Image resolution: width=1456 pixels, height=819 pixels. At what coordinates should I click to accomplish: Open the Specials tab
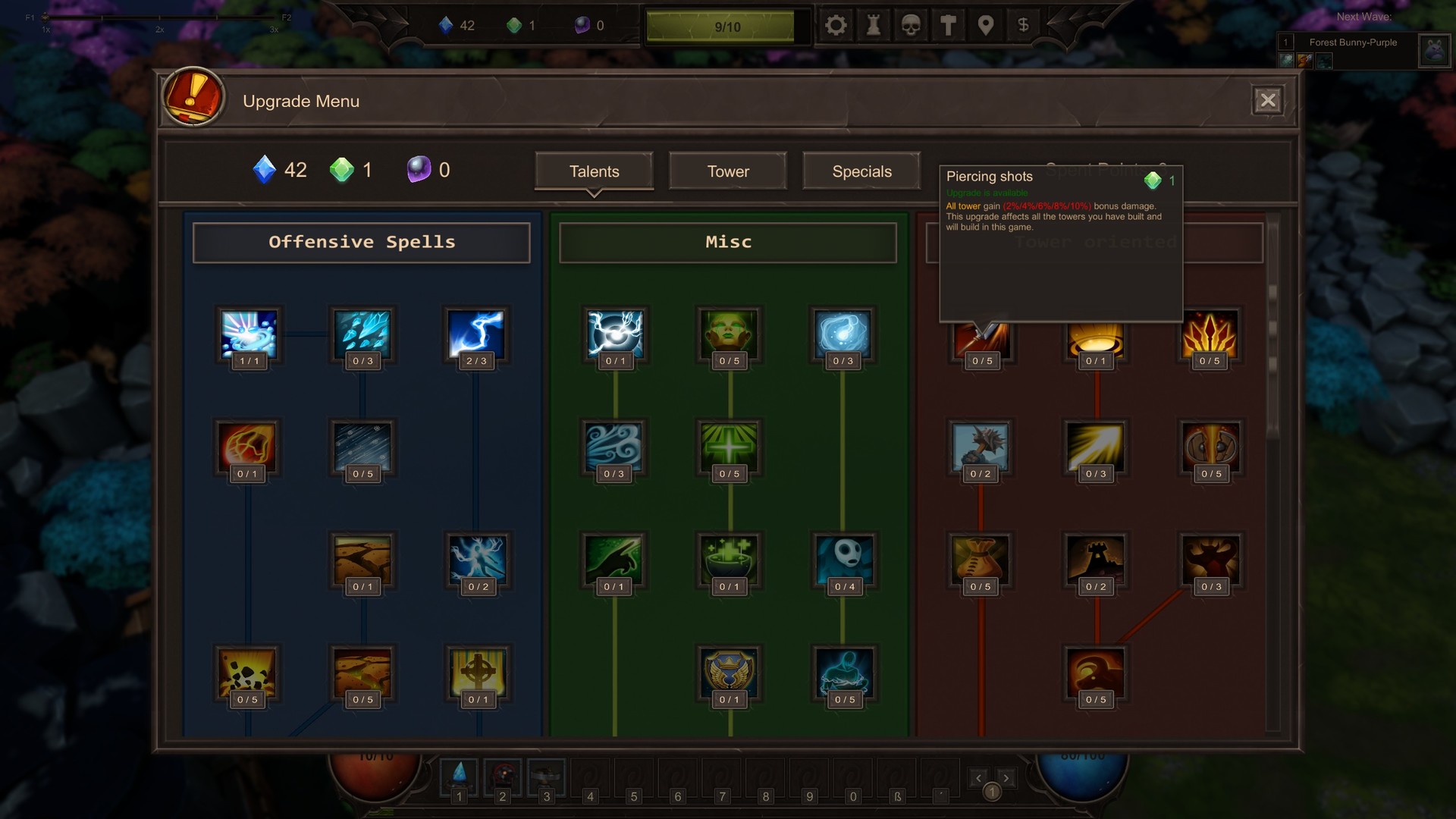(x=861, y=171)
